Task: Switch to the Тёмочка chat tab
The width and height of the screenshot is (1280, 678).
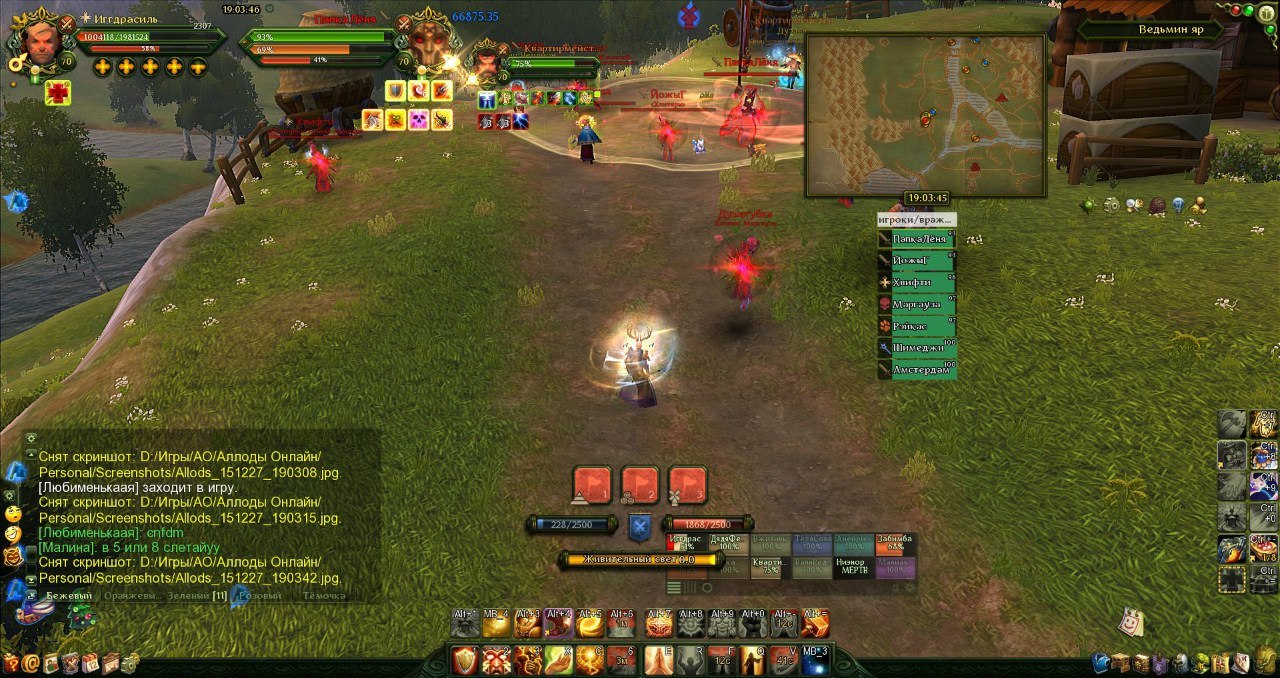Action: (323, 596)
